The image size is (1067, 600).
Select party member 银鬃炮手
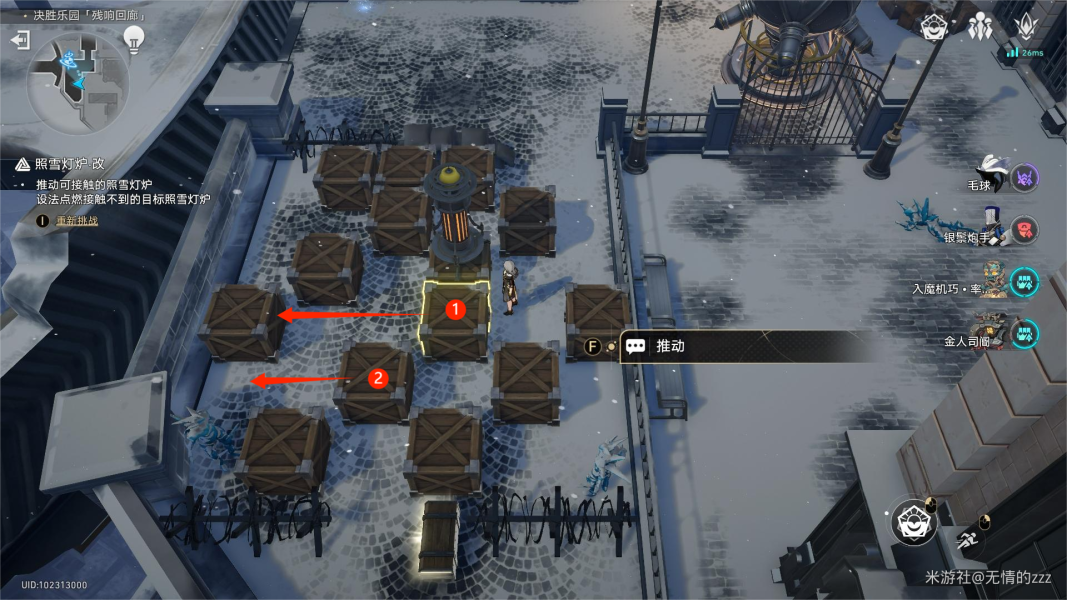992,229
